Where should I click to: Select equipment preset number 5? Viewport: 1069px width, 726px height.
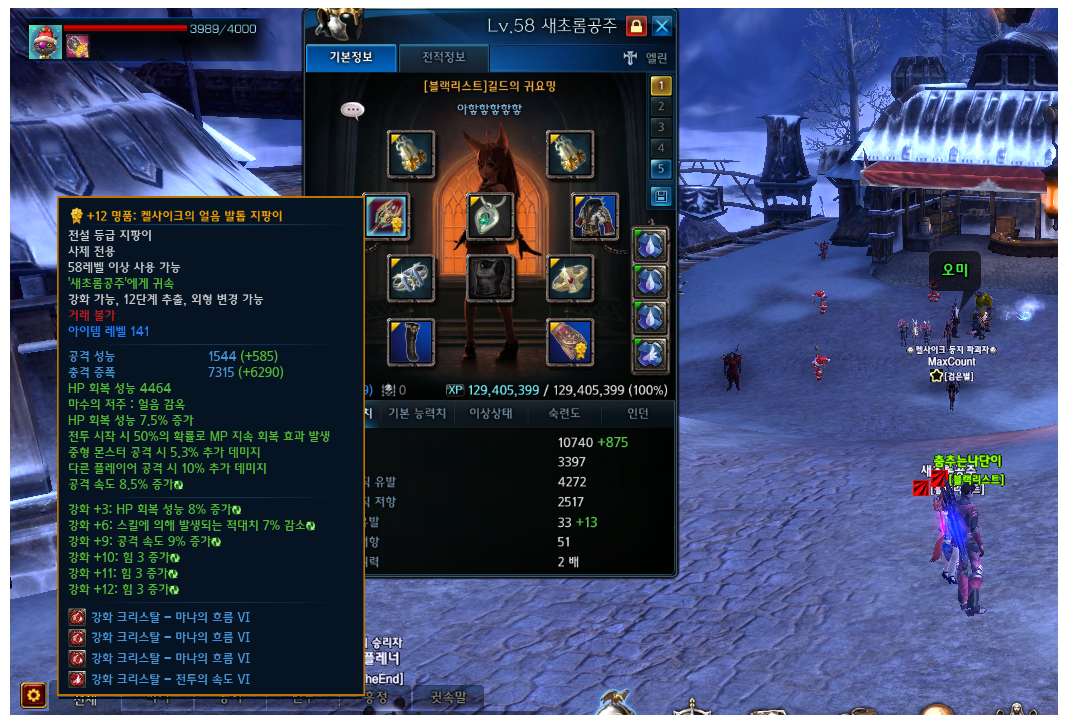pyautogui.click(x=660, y=169)
